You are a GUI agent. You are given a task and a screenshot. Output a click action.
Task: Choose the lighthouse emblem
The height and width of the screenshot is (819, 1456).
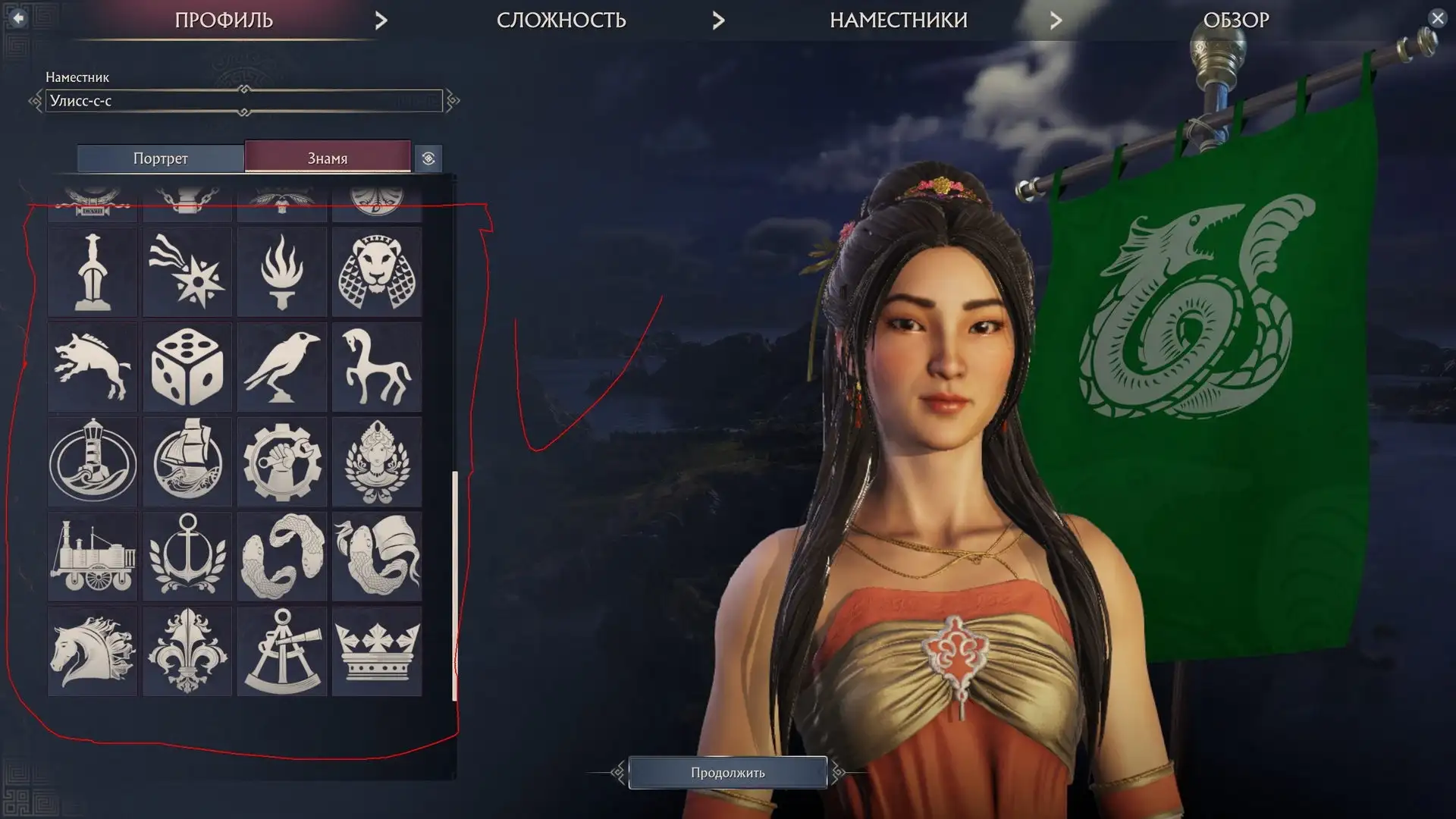(x=93, y=462)
